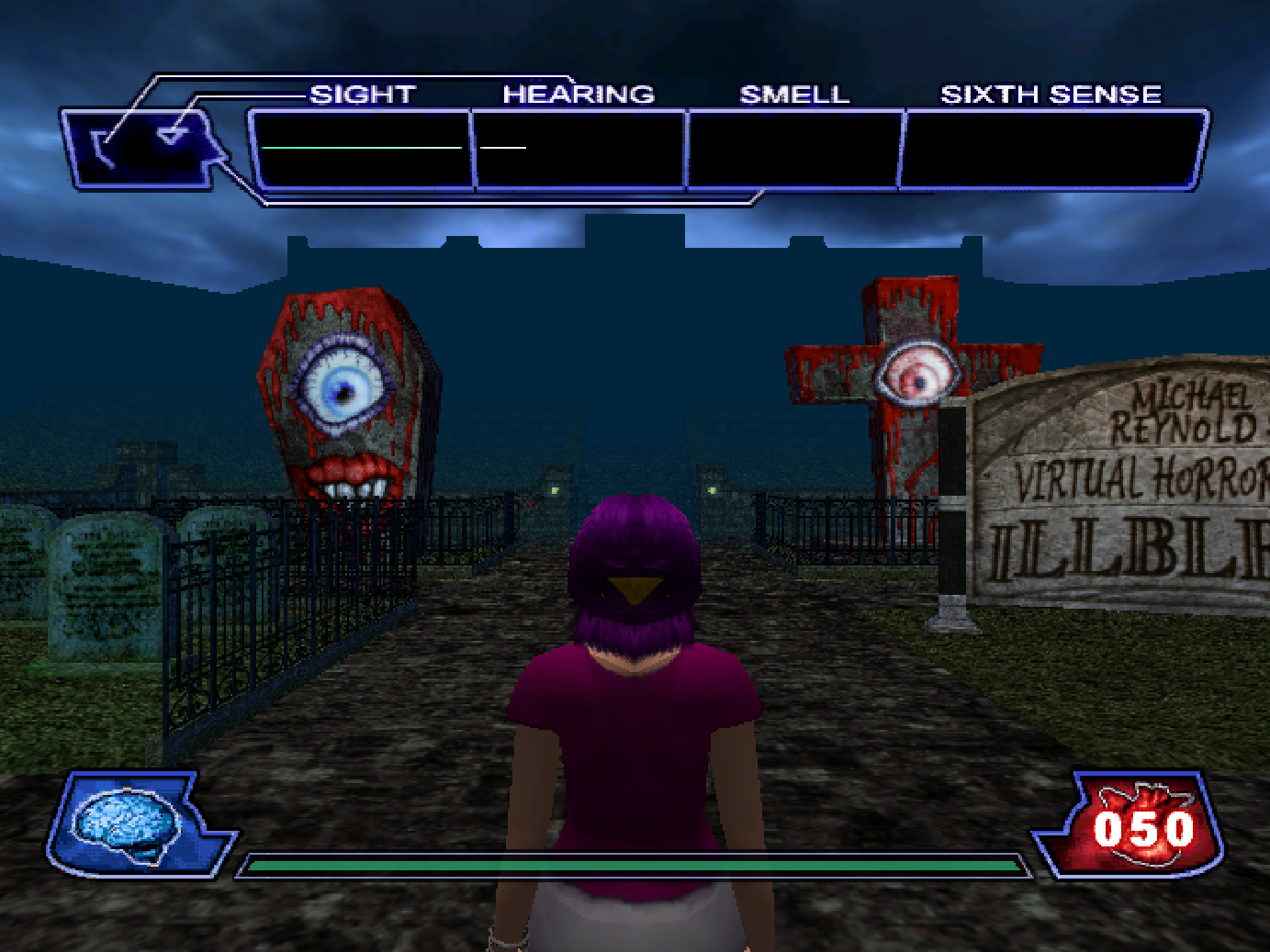
Task: Select the Sight sense monitor panel
Action: 361,150
